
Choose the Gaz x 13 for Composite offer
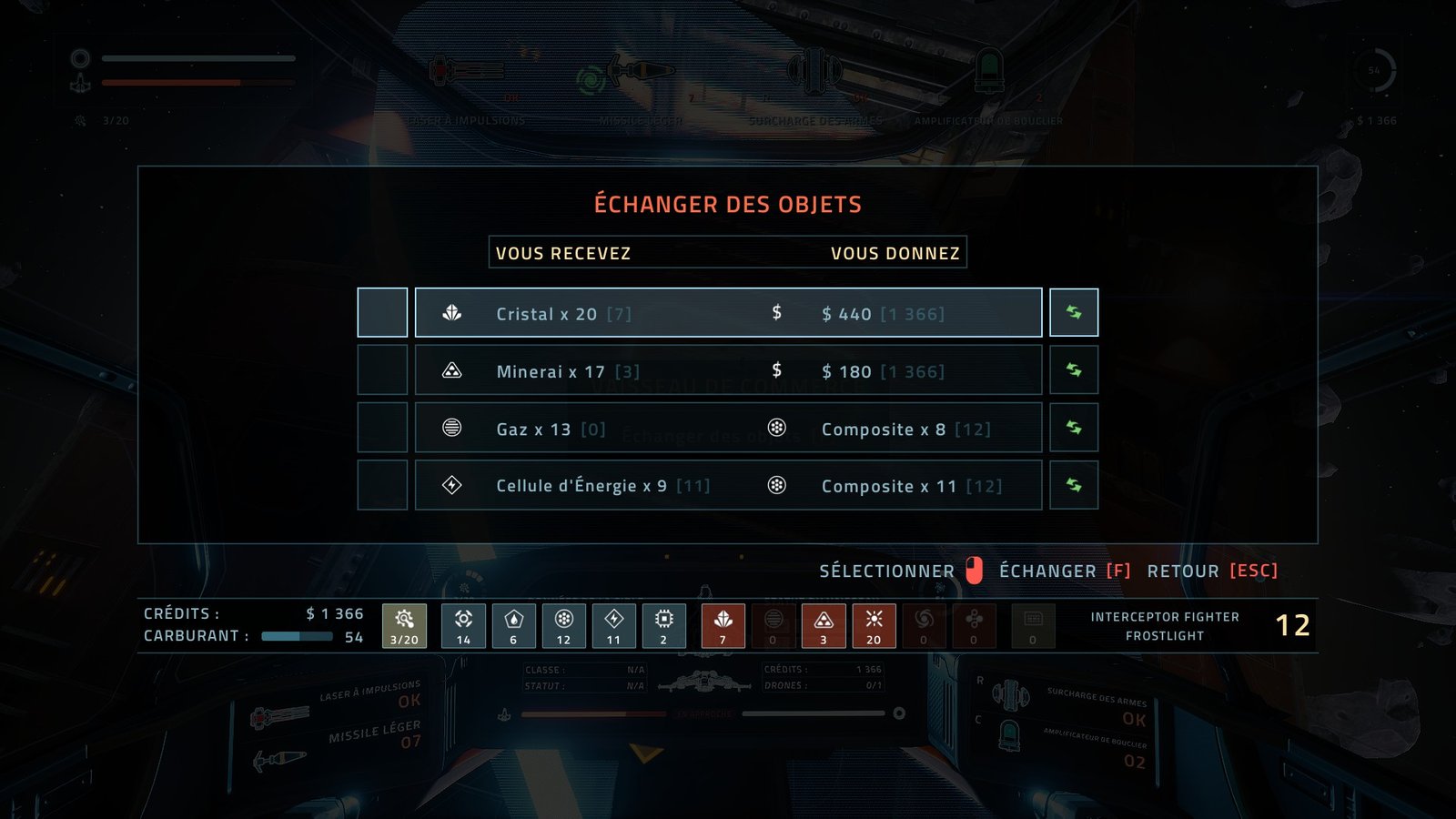728,428
